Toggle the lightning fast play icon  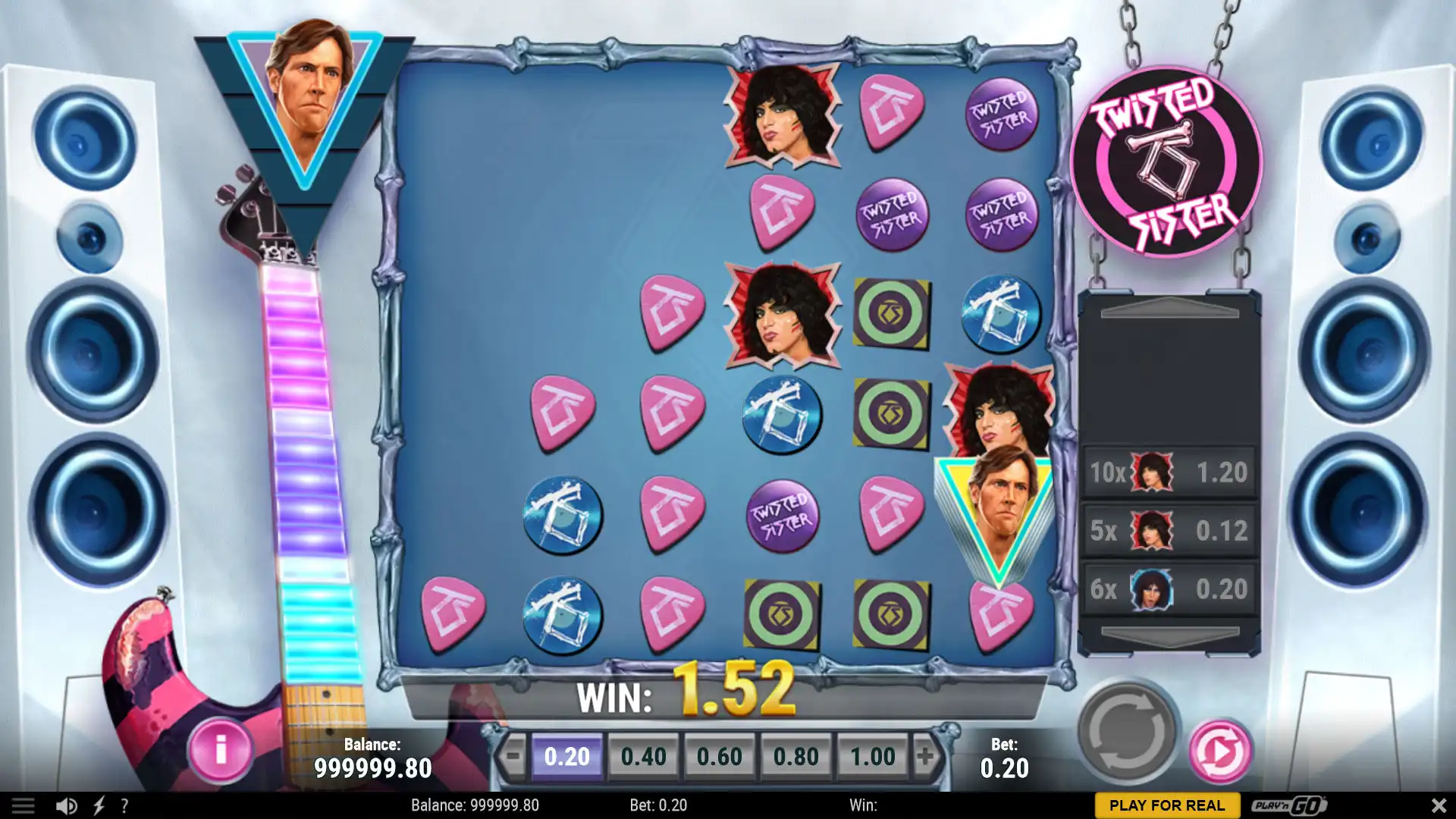pyautogui.click(x=99, y=805)
